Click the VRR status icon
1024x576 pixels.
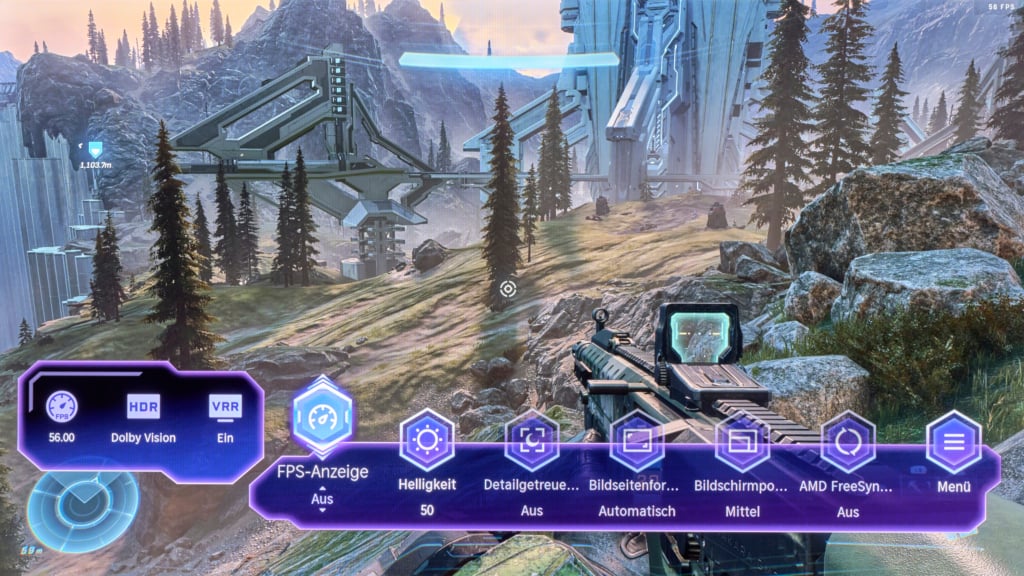(x=225, y=406)
